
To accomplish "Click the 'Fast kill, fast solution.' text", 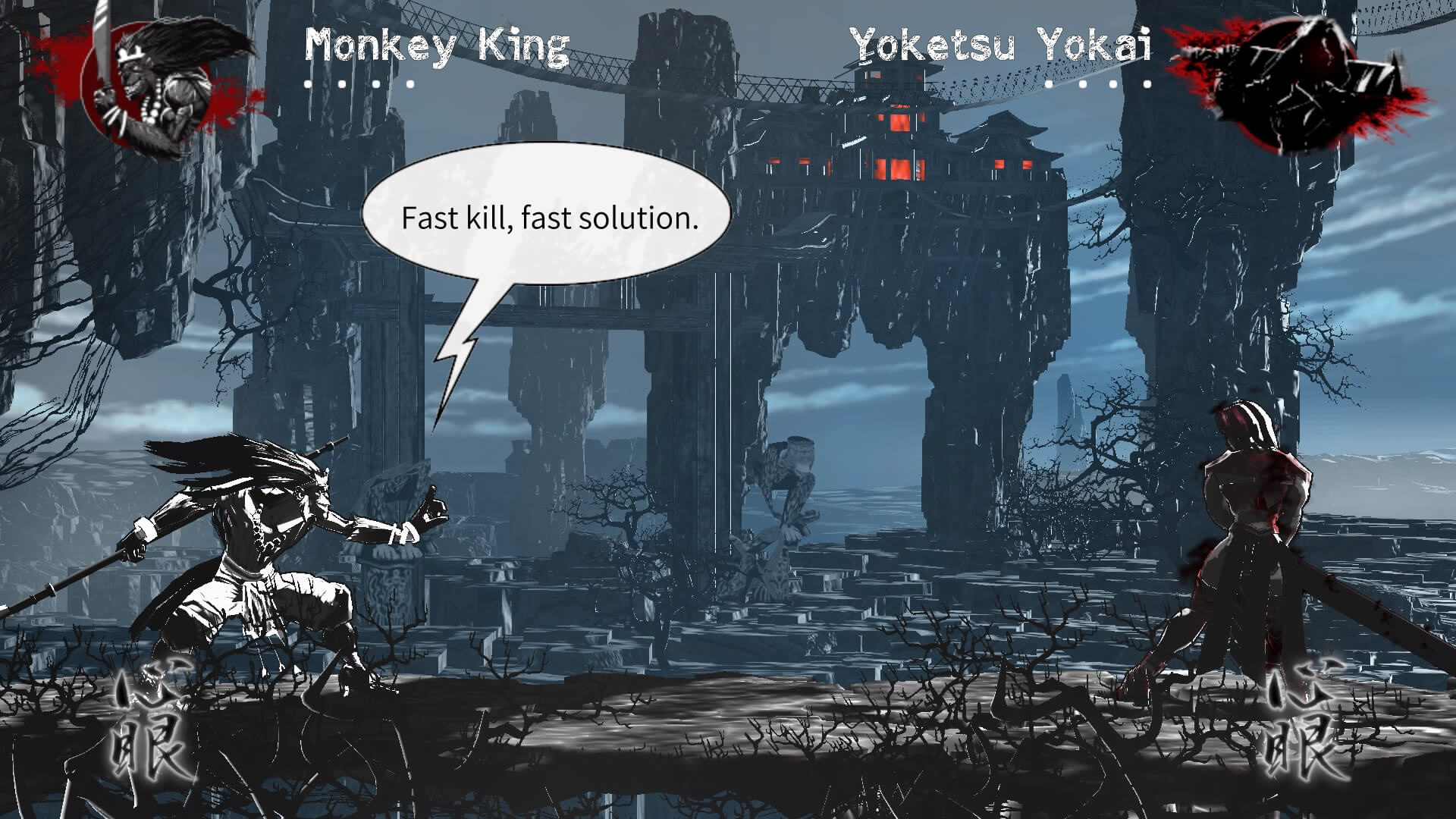I will [x=551, y=218].
